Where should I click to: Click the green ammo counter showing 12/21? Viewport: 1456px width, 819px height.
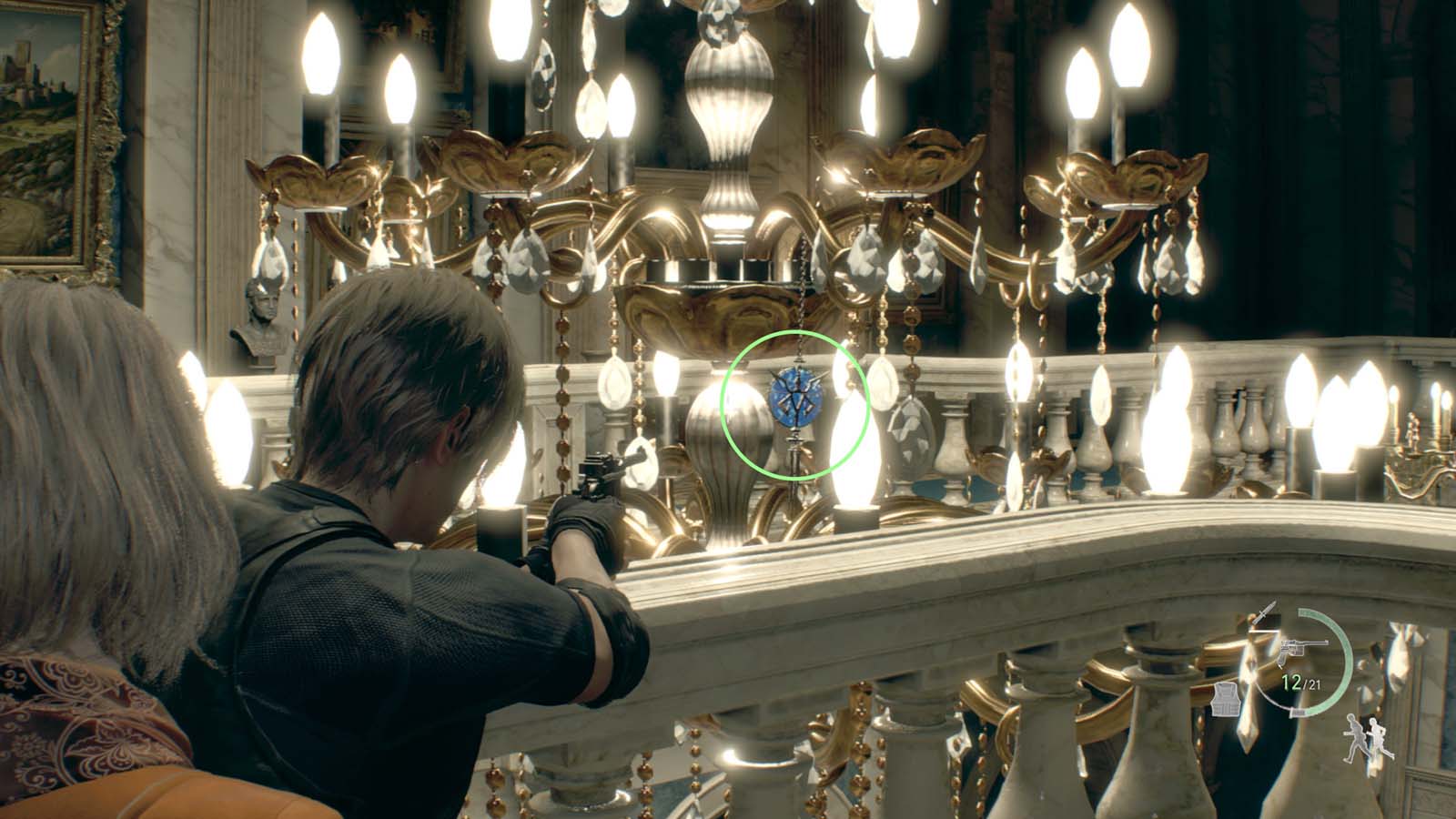pos(1299,682)
